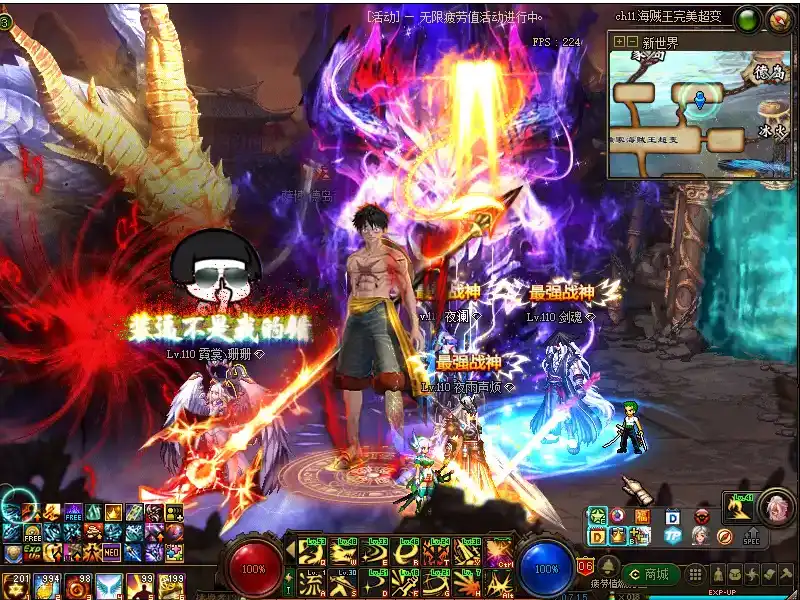
Task: Activate the skill bound to Alt
Action: click(x=498, y=582)
